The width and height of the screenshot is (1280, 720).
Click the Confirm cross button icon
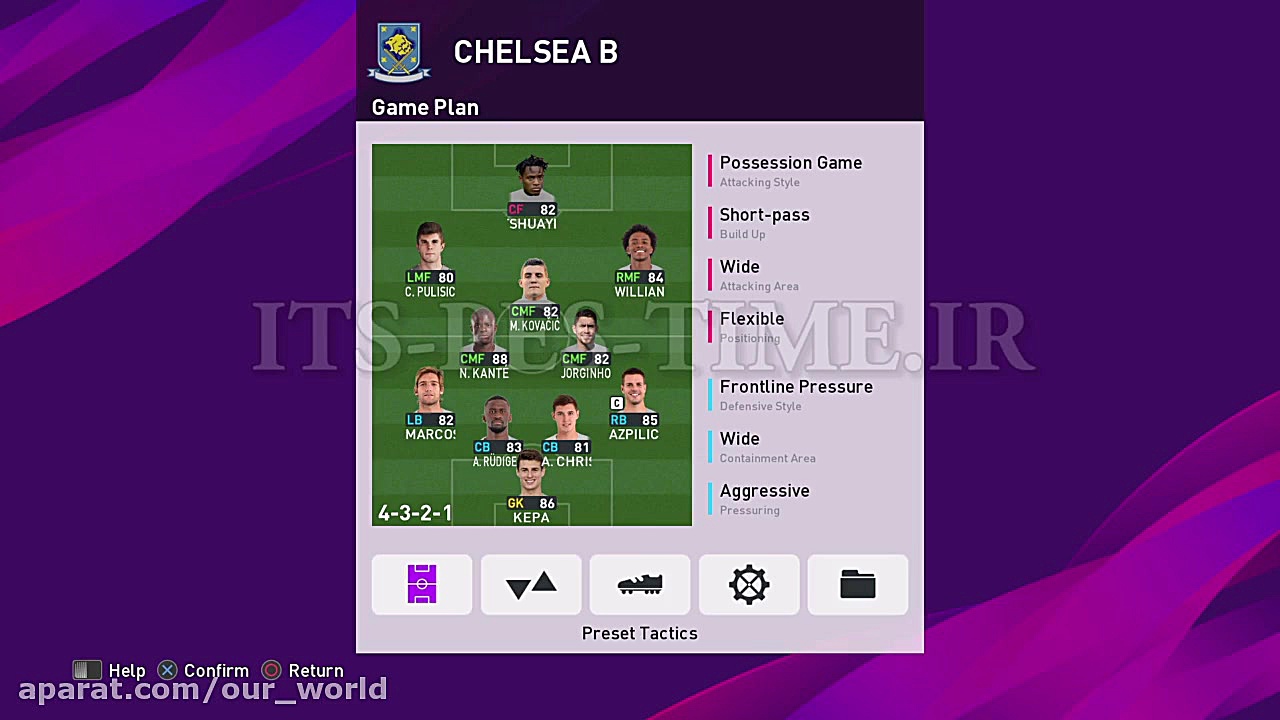(166, 670)
